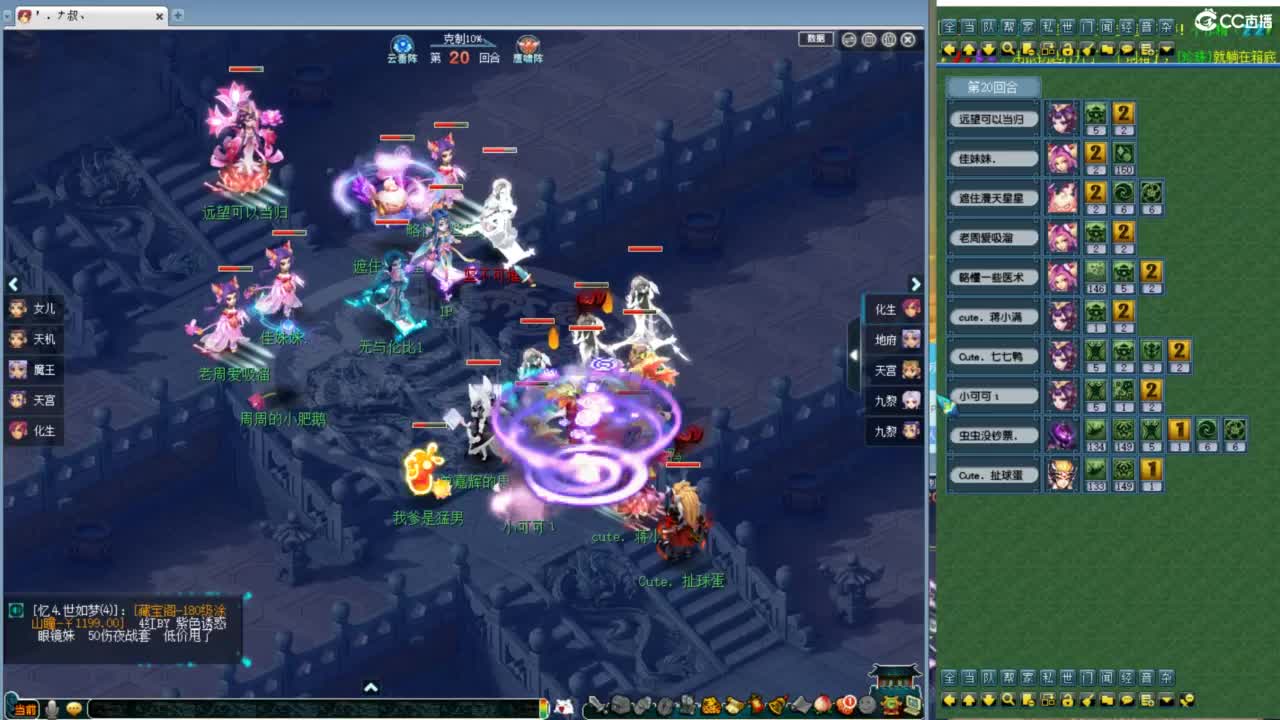Click the chat bubble icon in the chat toolbar

click(1125, 48)
